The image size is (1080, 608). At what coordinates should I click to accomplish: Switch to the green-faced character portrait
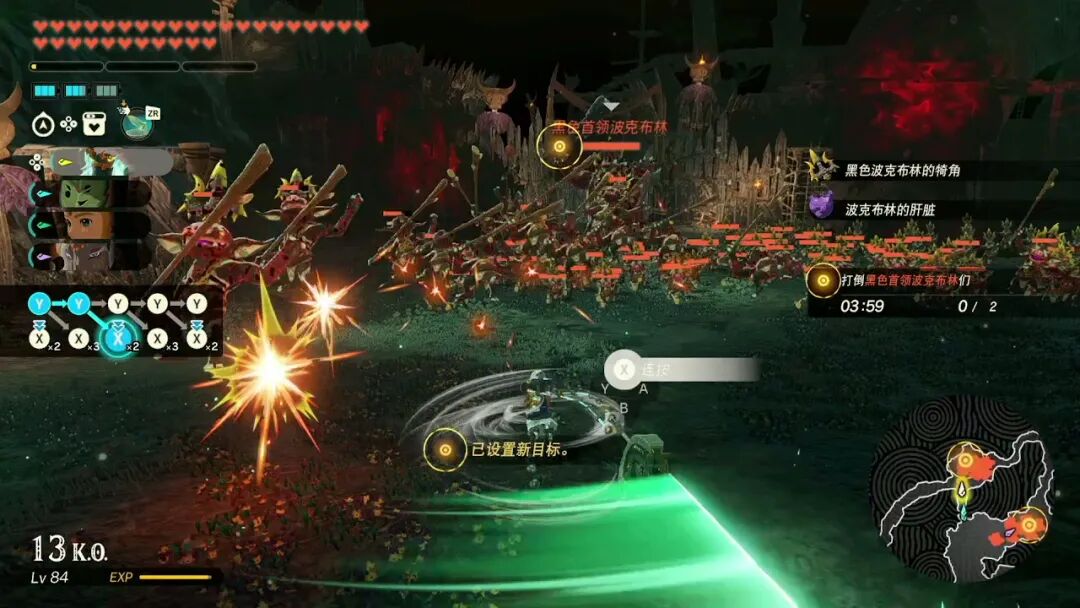point(89,193)
